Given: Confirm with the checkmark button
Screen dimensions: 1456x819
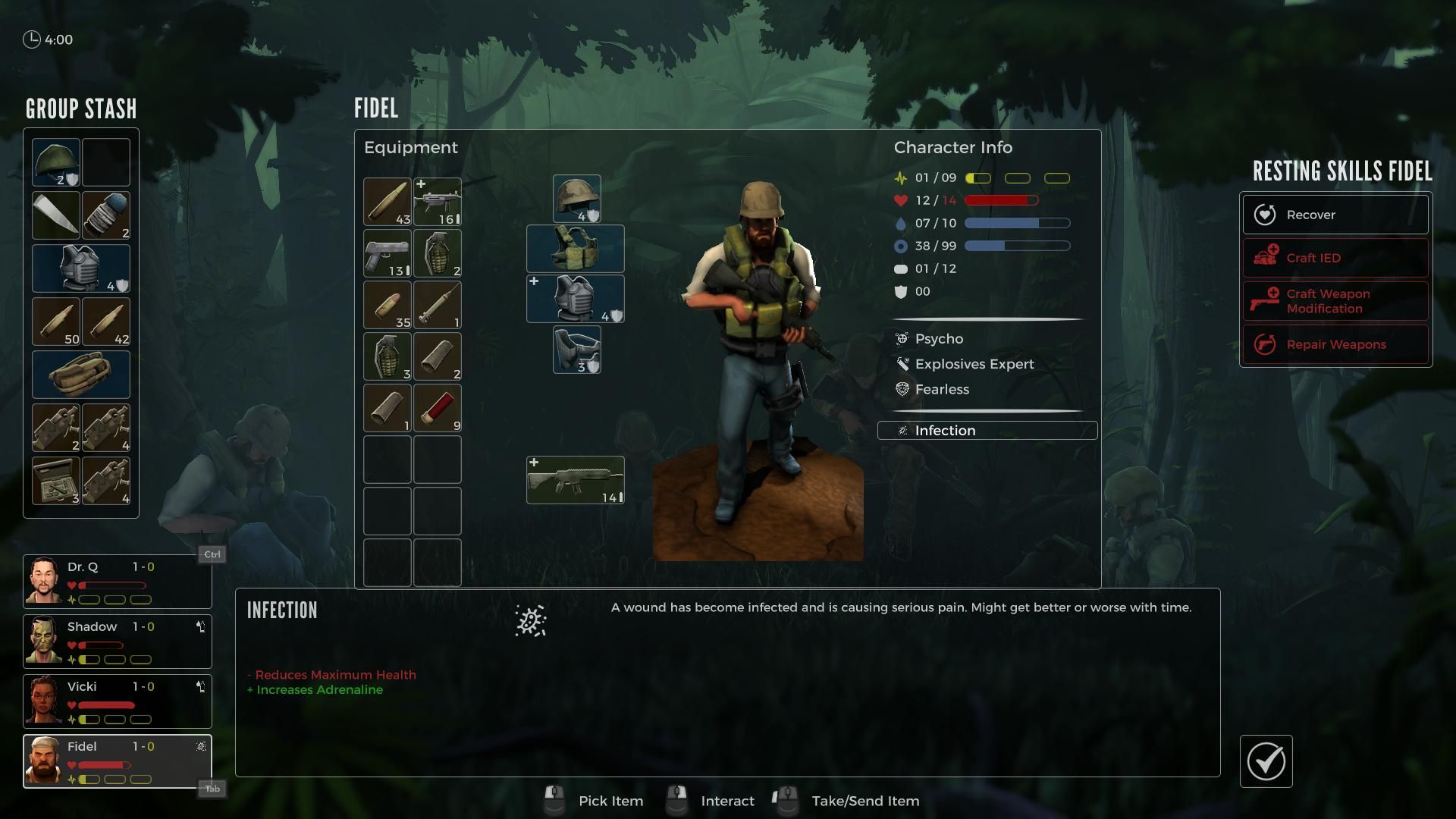Looking at the screenshot, I should pyautogui.click(x=1266, y=761).
